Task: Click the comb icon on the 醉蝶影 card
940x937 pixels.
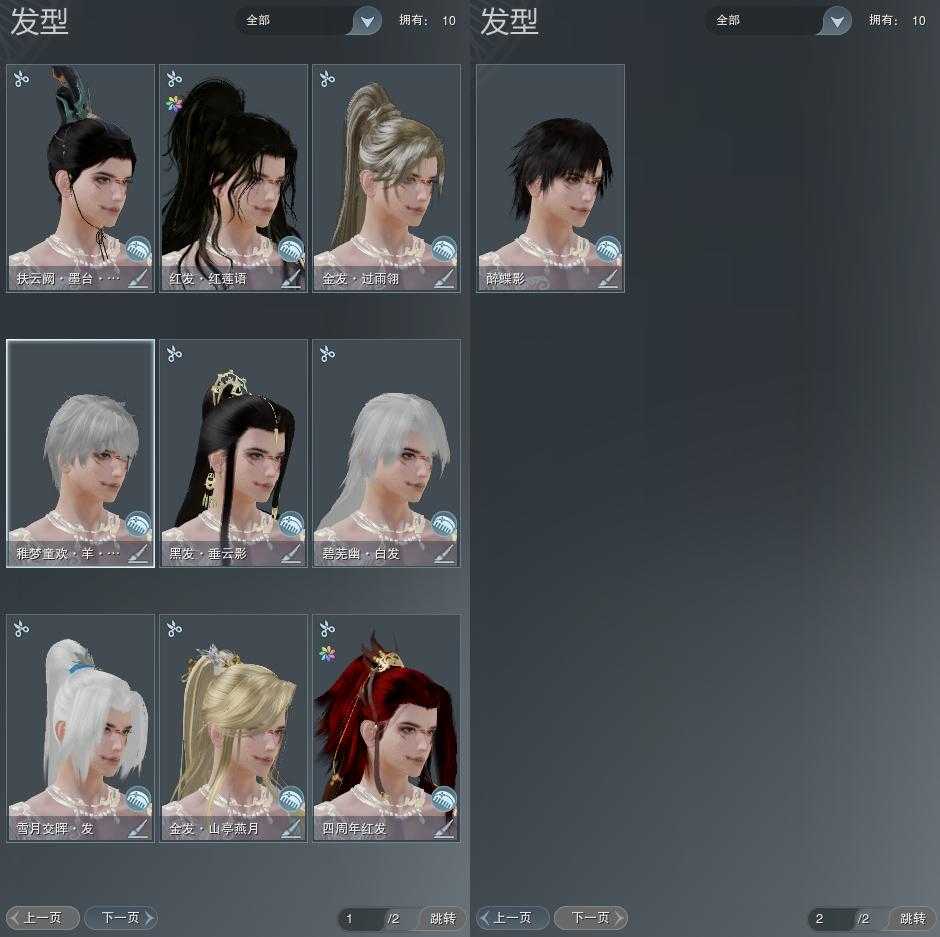Action: click(608, 249)
